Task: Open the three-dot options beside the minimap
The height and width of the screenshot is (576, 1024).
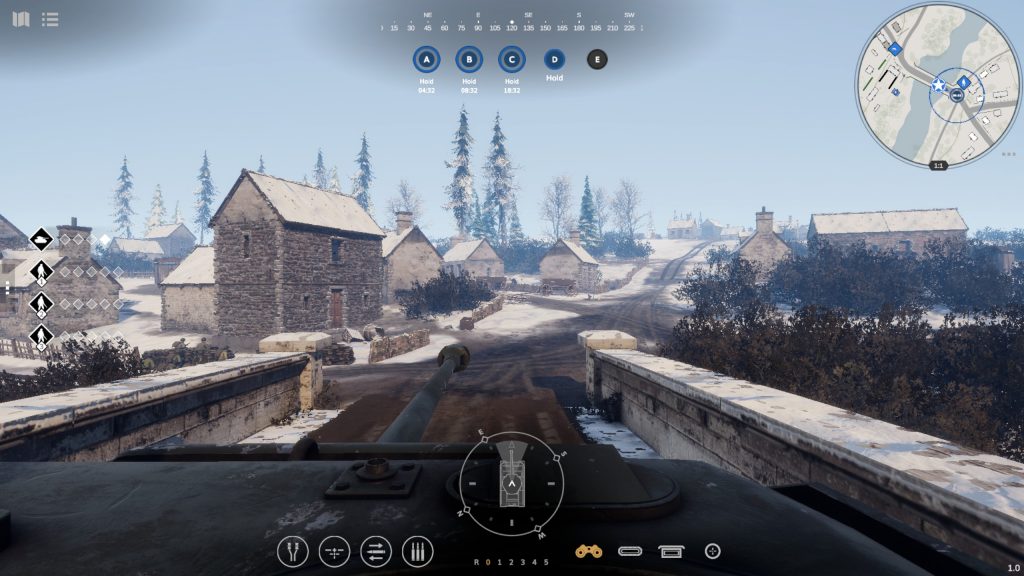Action: 1008,155
